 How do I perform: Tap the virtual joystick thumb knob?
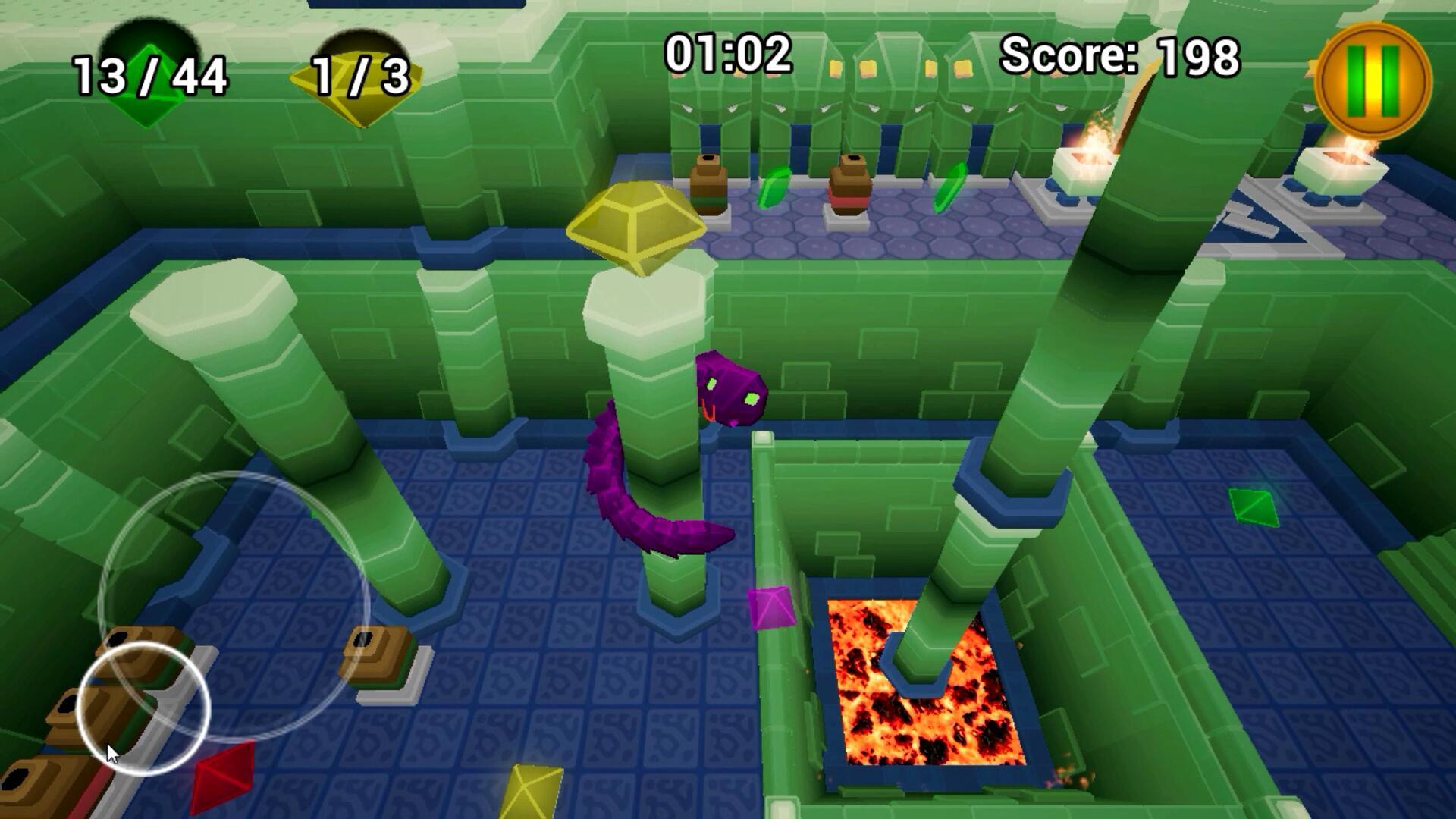pos(143,709)
